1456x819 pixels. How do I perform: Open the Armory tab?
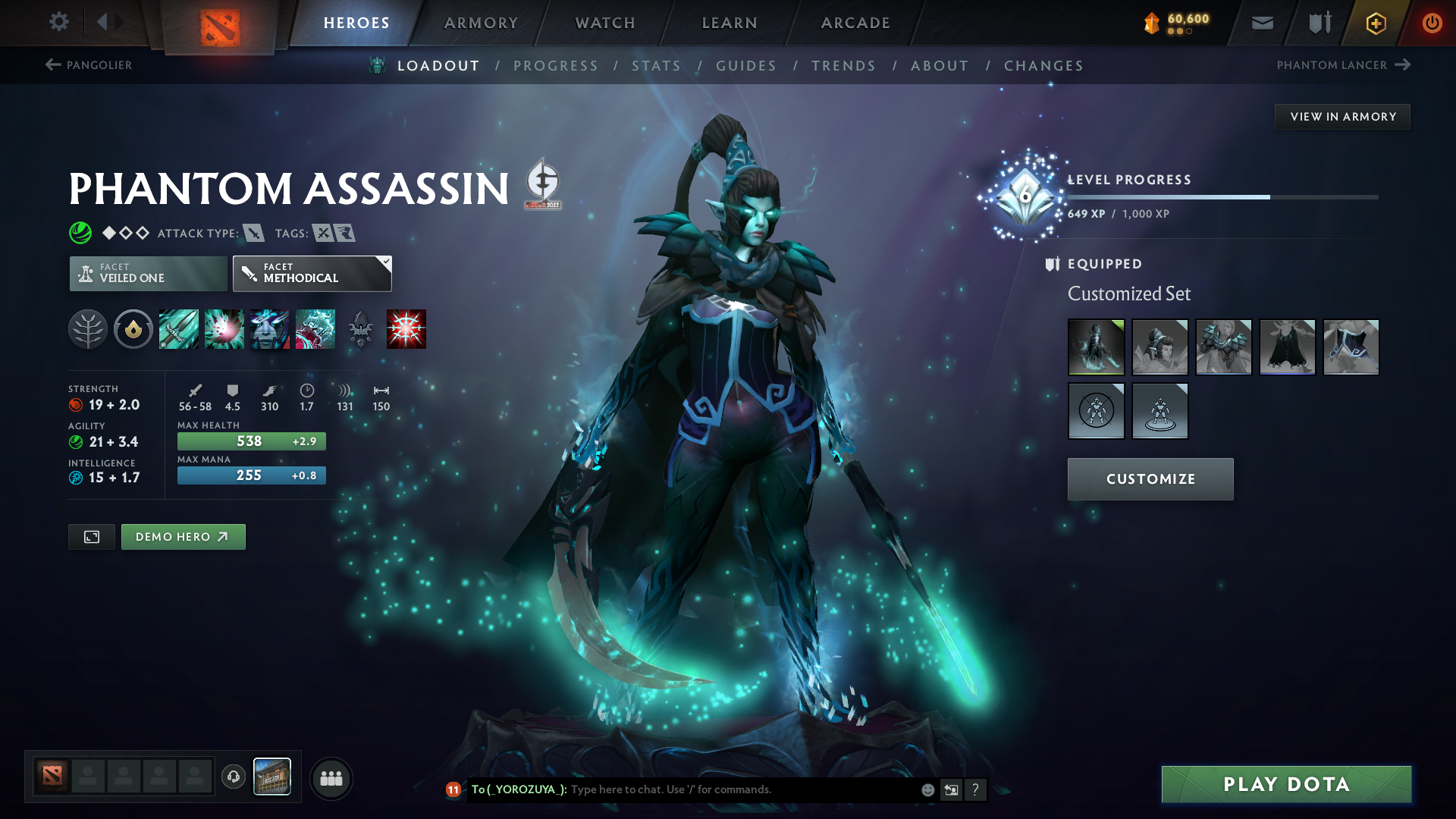pyautogui.click(x=481, y=23)
